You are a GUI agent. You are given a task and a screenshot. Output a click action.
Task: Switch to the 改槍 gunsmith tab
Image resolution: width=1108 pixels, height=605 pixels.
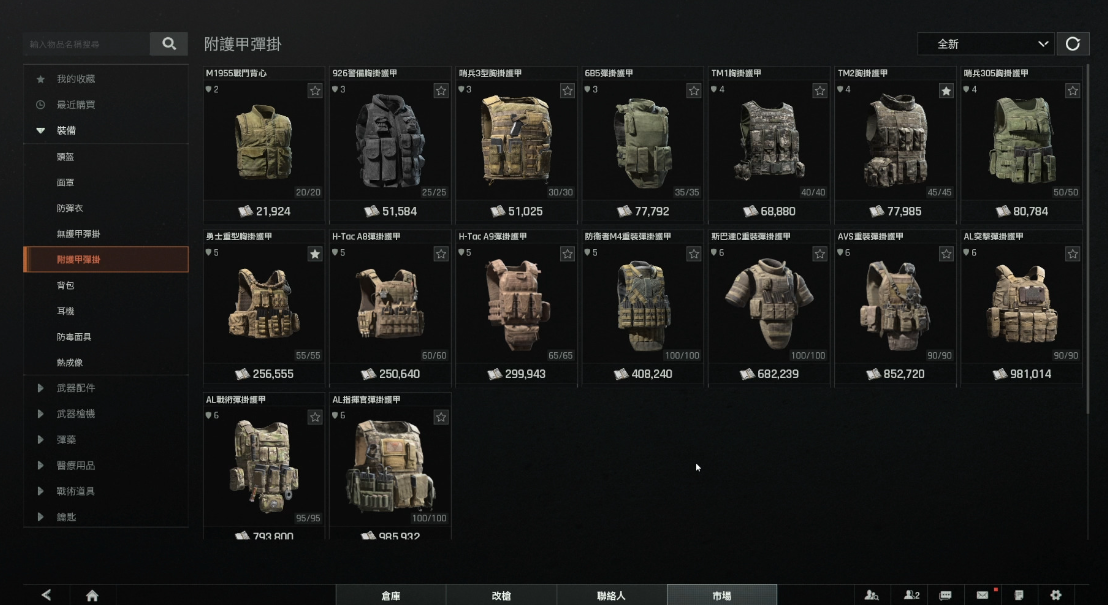(x=501, y=595)
